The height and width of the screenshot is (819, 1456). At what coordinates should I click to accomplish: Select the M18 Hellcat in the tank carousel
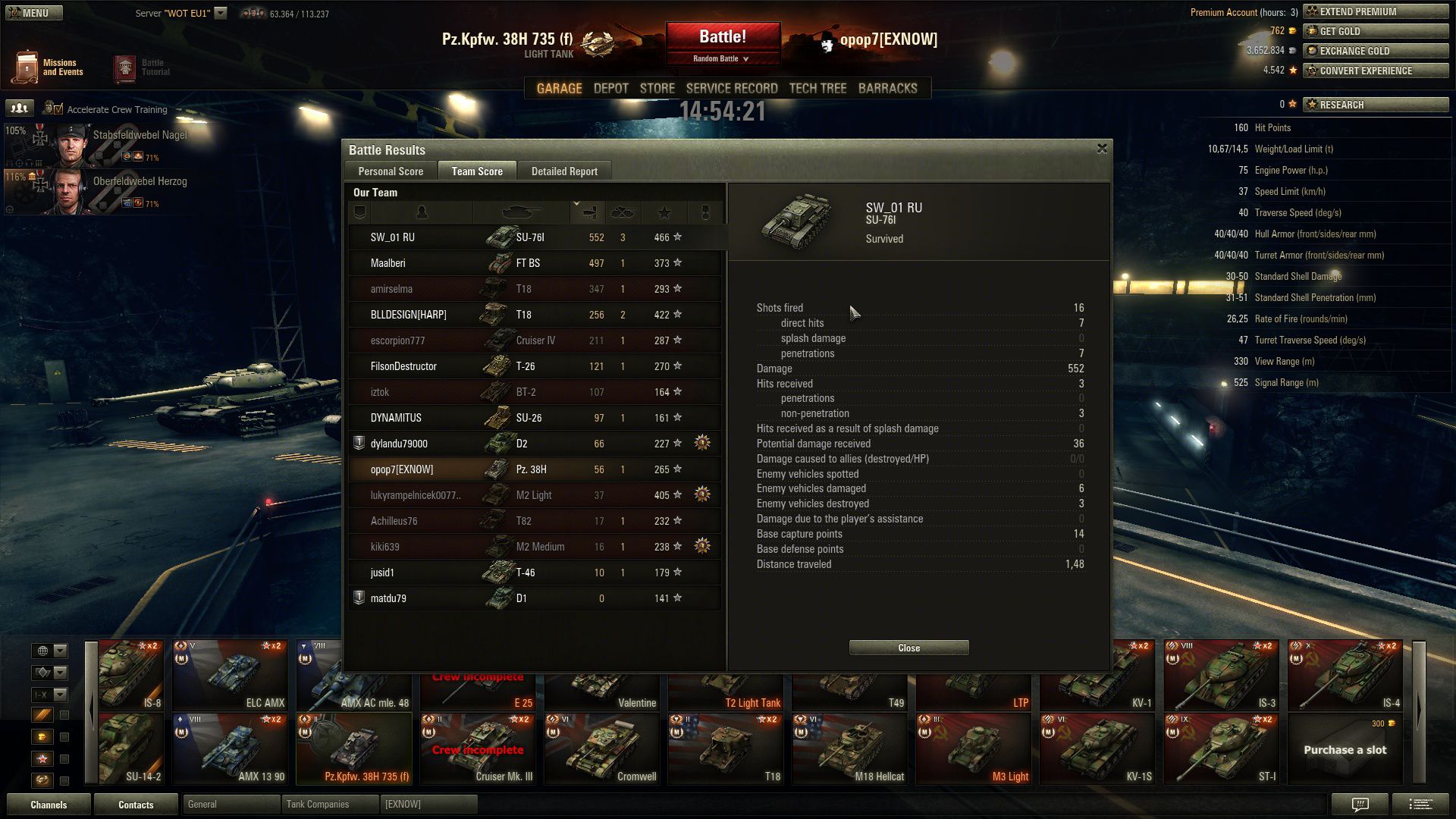pyautogui.click(x=849, y=748)
